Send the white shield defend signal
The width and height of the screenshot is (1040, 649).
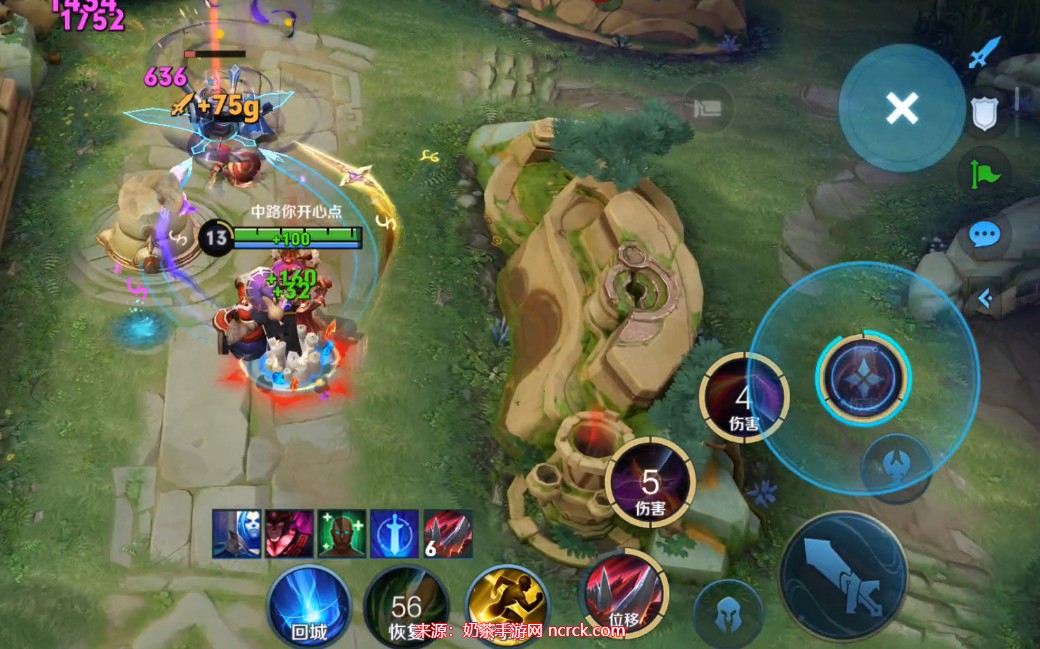coord(984,115)
